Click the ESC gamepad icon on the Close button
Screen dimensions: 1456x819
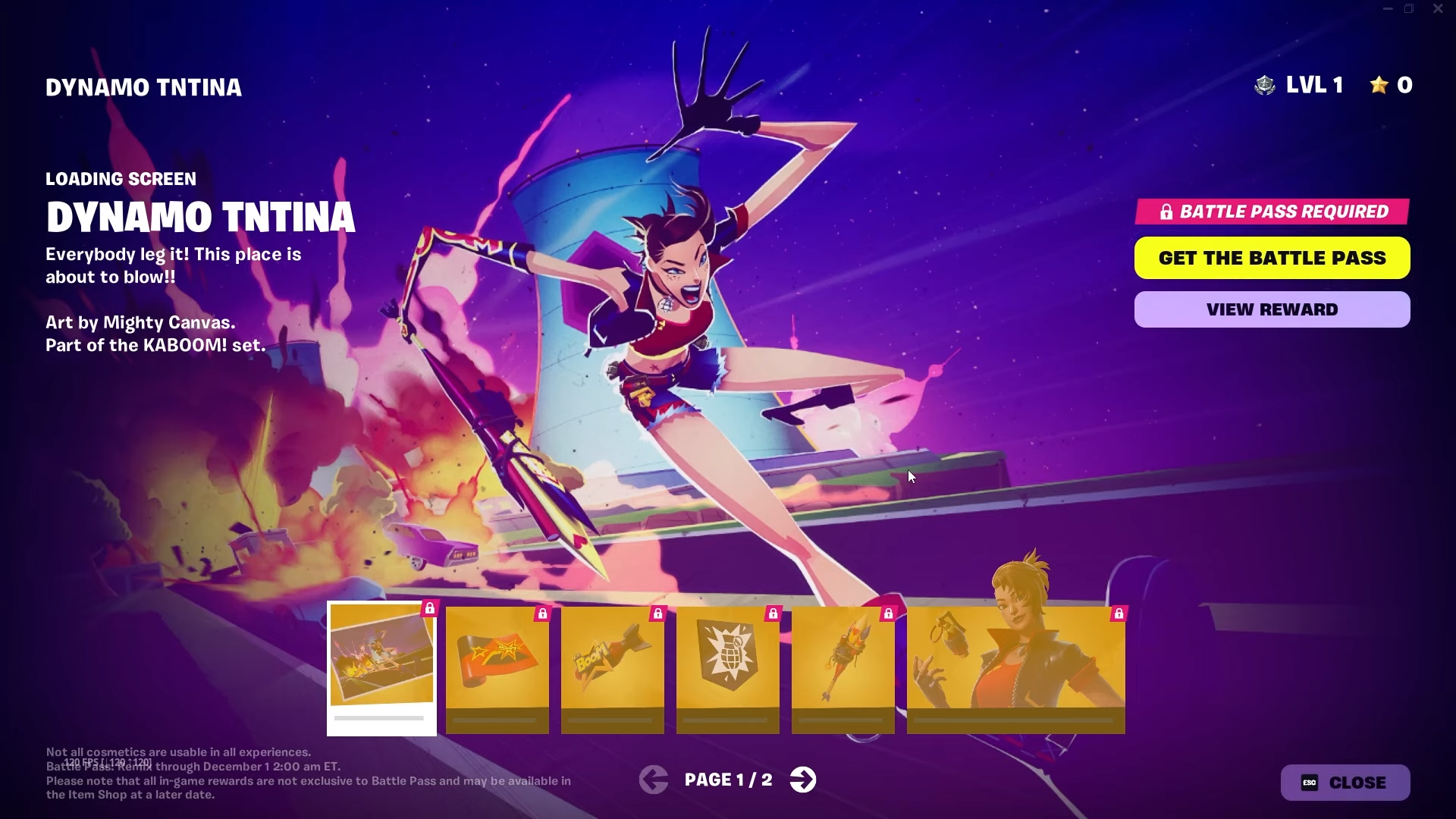tap(1310, 783)
